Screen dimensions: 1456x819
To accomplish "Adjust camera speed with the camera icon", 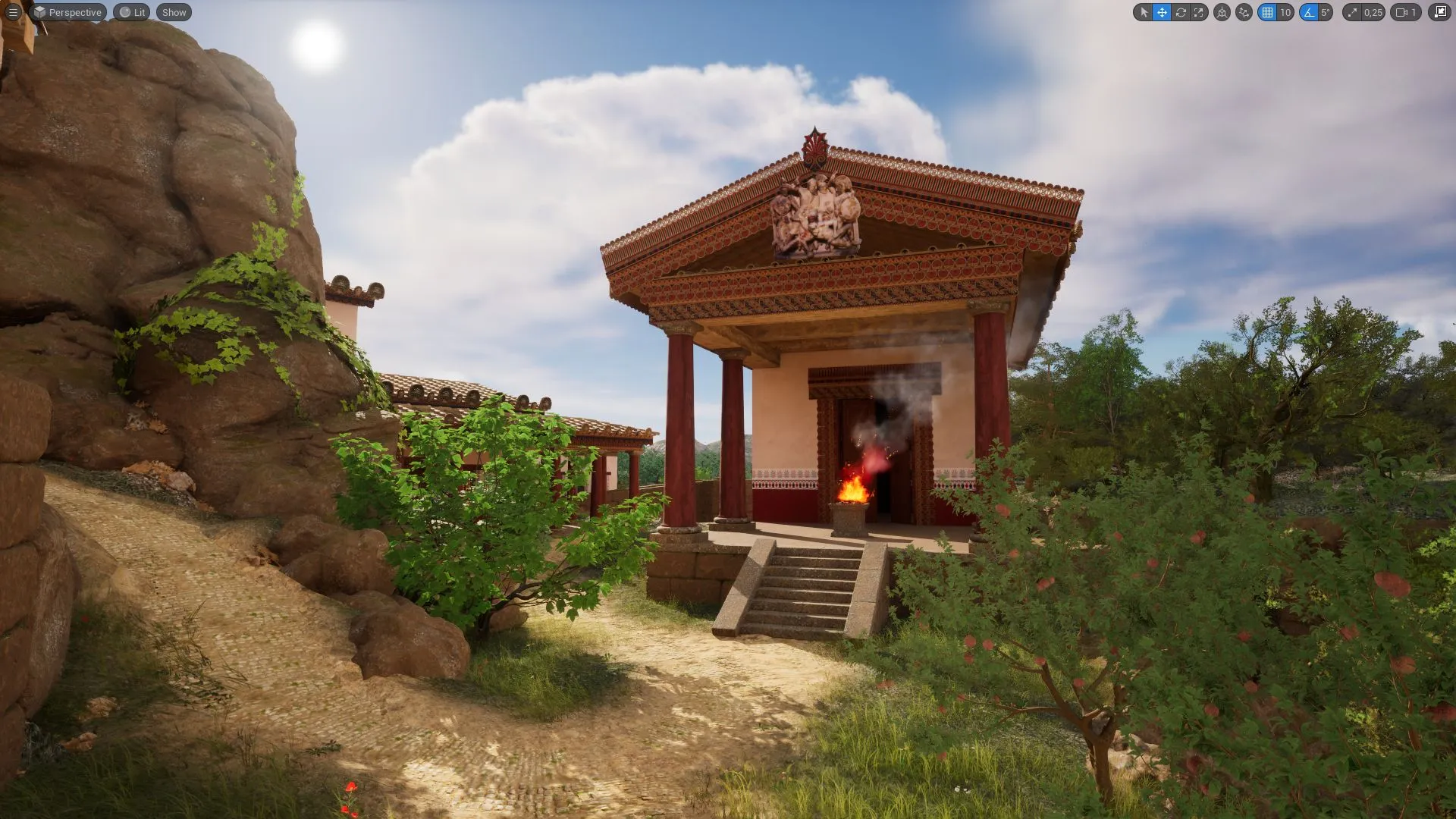I will click(x=1405, y=12).
